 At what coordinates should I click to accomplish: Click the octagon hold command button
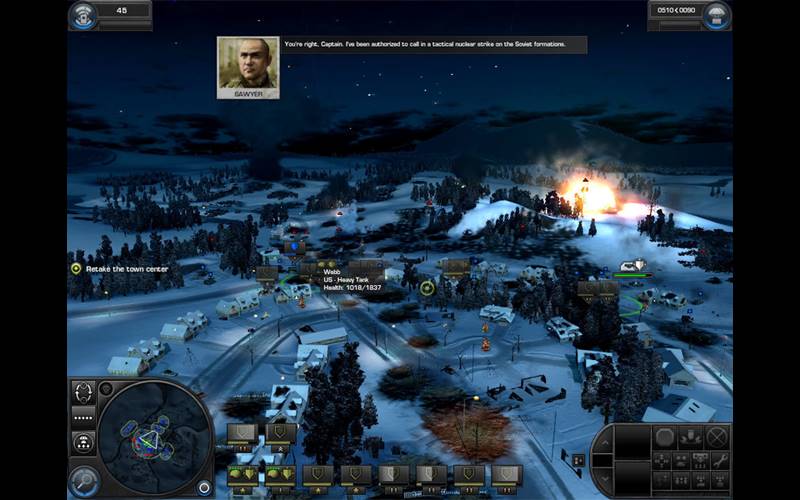click(664, 436)
